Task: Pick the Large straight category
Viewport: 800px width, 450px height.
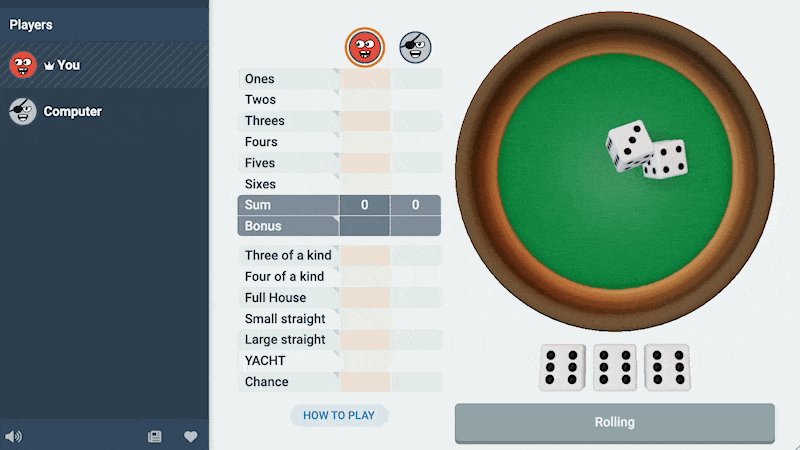Action: click(364, 340)
